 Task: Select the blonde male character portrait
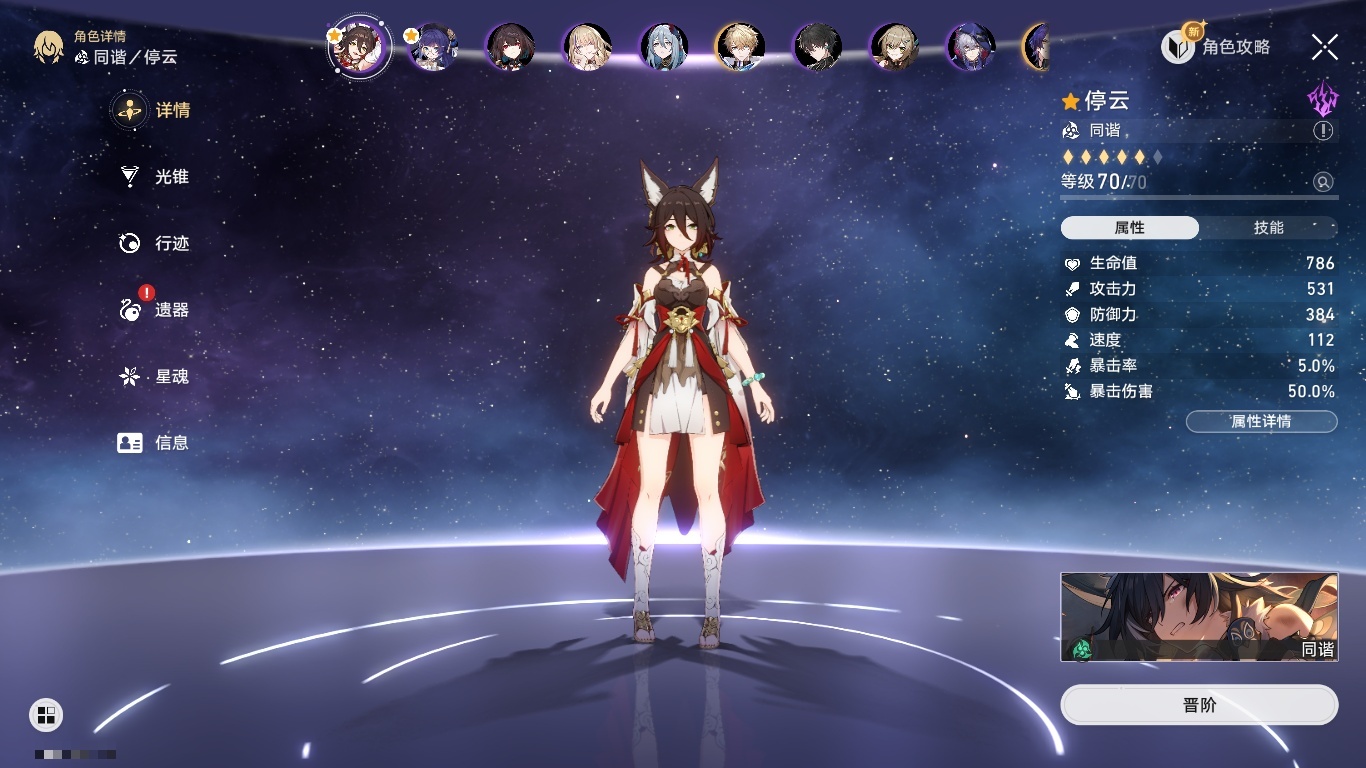[741, 46]
